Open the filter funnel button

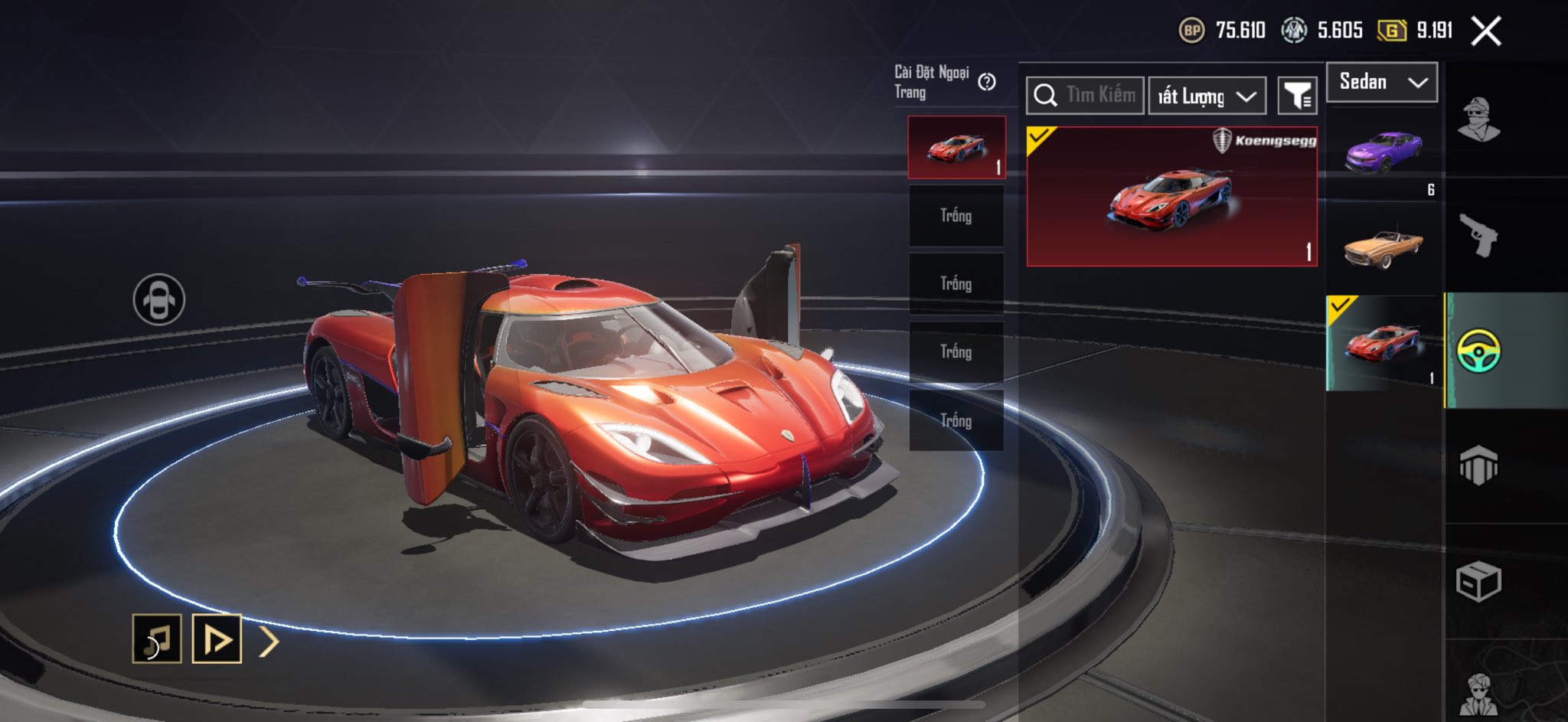pyautogui.click(x=1298, y=96)
